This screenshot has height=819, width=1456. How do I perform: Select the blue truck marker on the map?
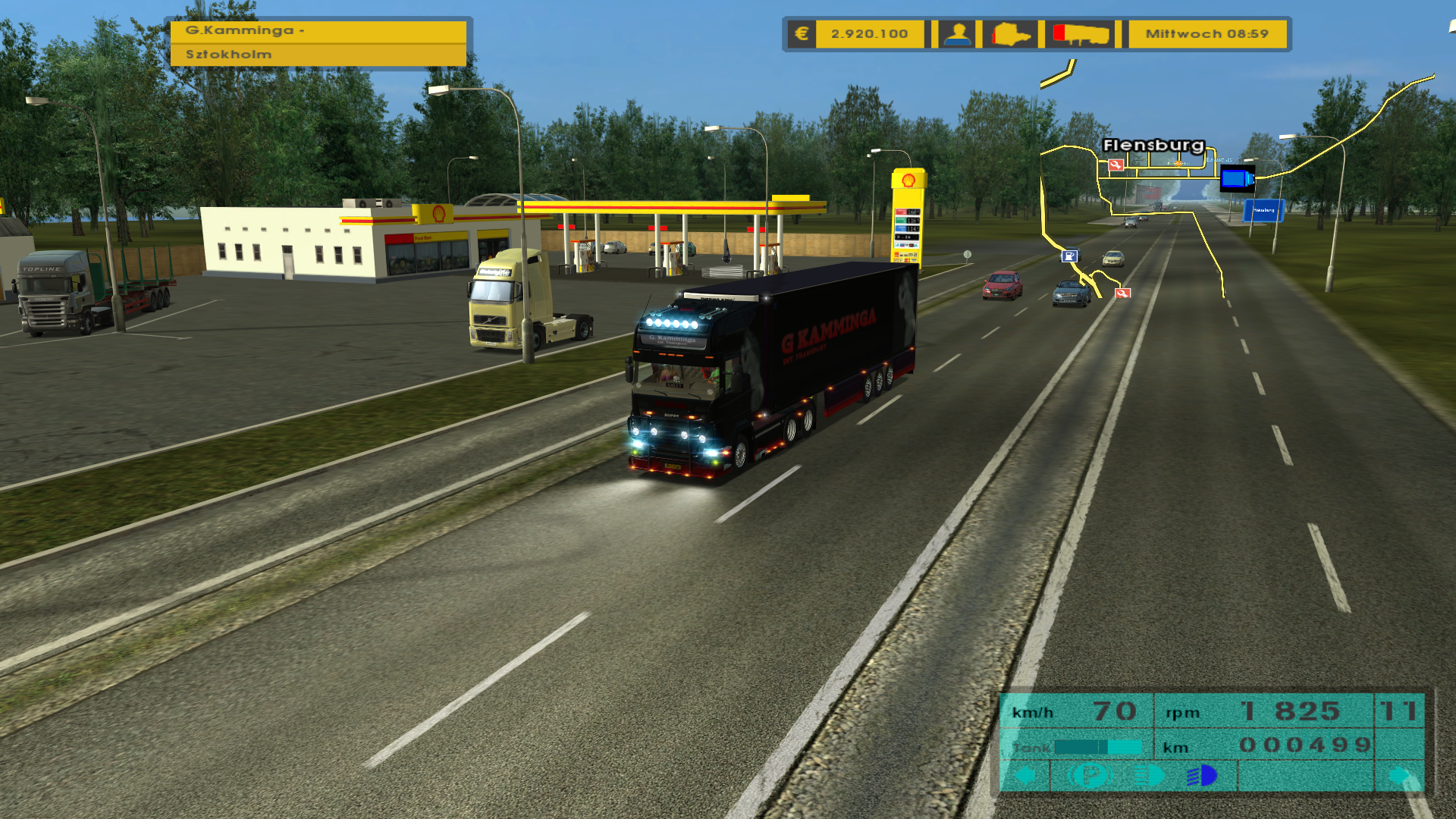(1237, 179)
